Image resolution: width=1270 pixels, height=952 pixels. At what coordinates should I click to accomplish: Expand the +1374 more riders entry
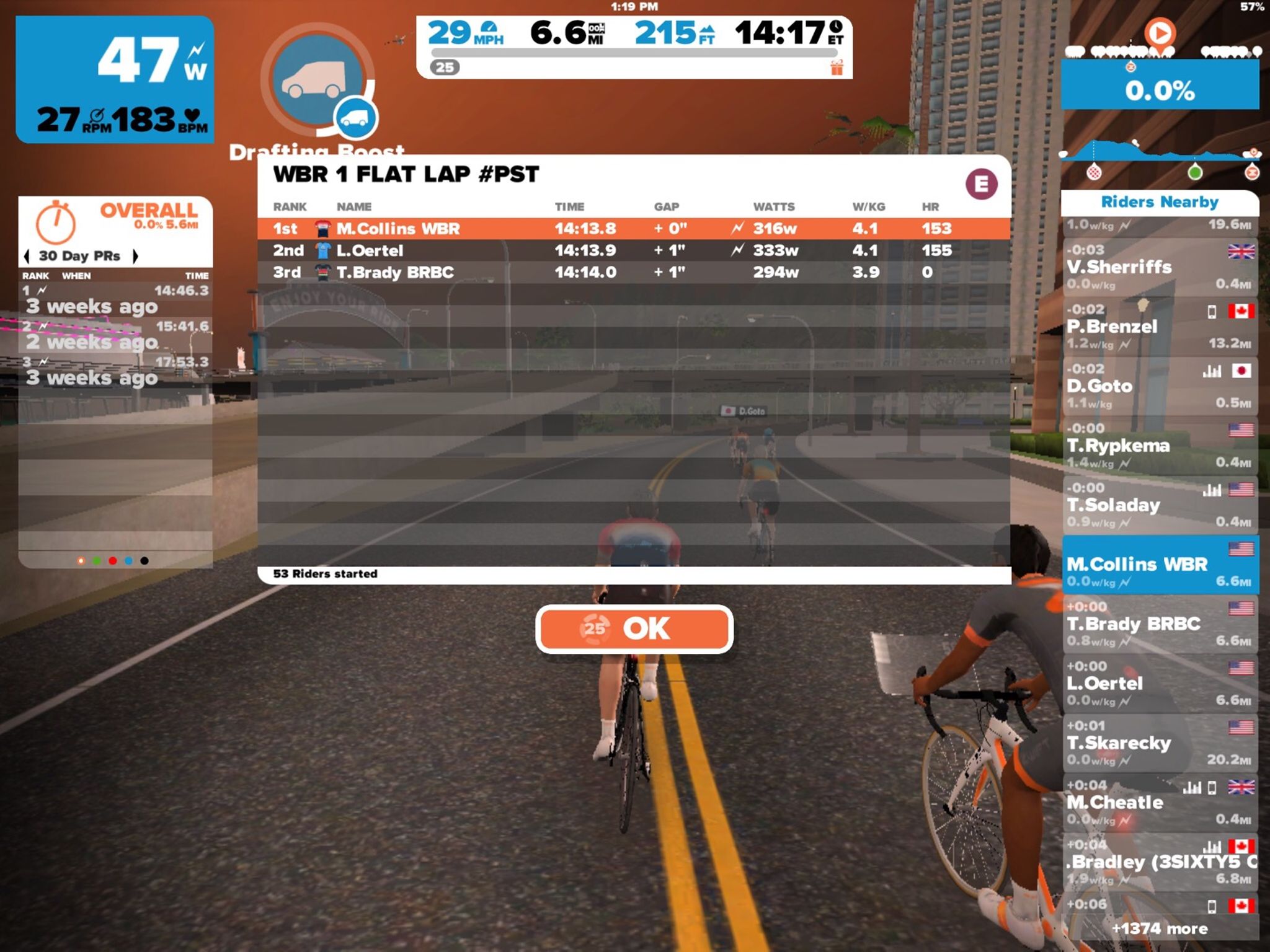pyautogui.click(x=1159, y=928)
